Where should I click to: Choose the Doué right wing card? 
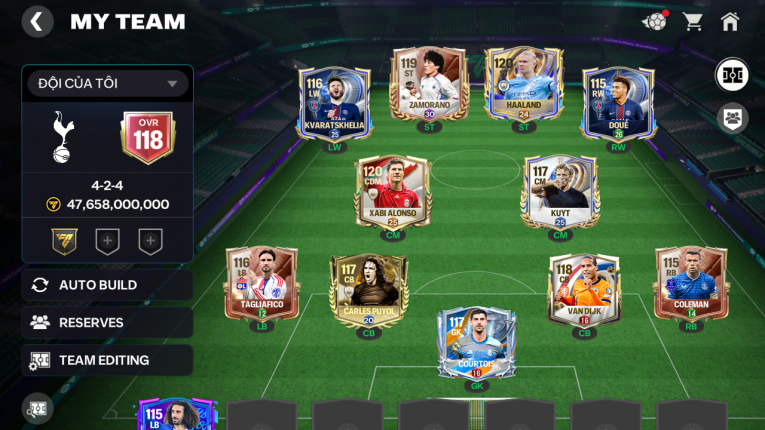click(619, 104)
